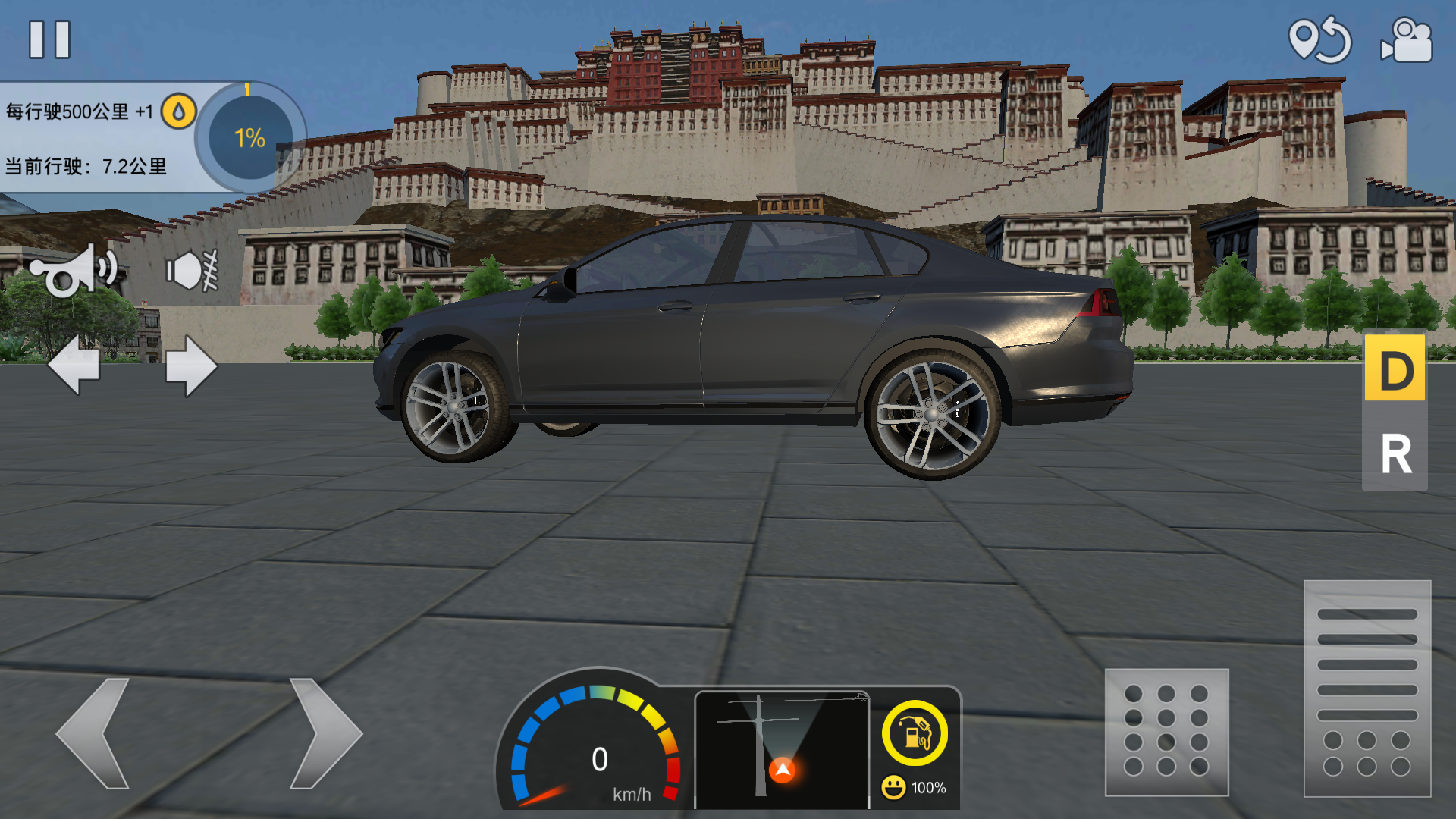1456x819 pixels.
Task: Pause the game
Action: (x=49, y=39)
